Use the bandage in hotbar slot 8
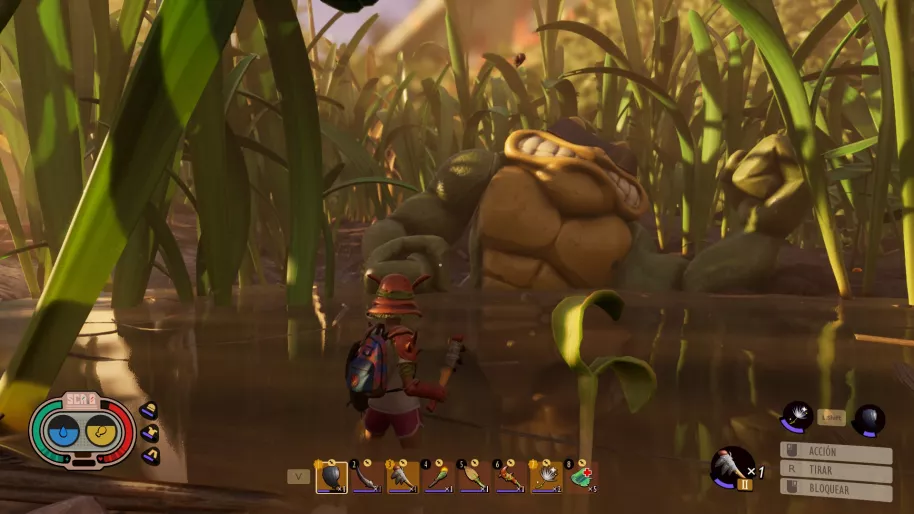This screenshot has height=514, width=914. (x=581, y=477)
